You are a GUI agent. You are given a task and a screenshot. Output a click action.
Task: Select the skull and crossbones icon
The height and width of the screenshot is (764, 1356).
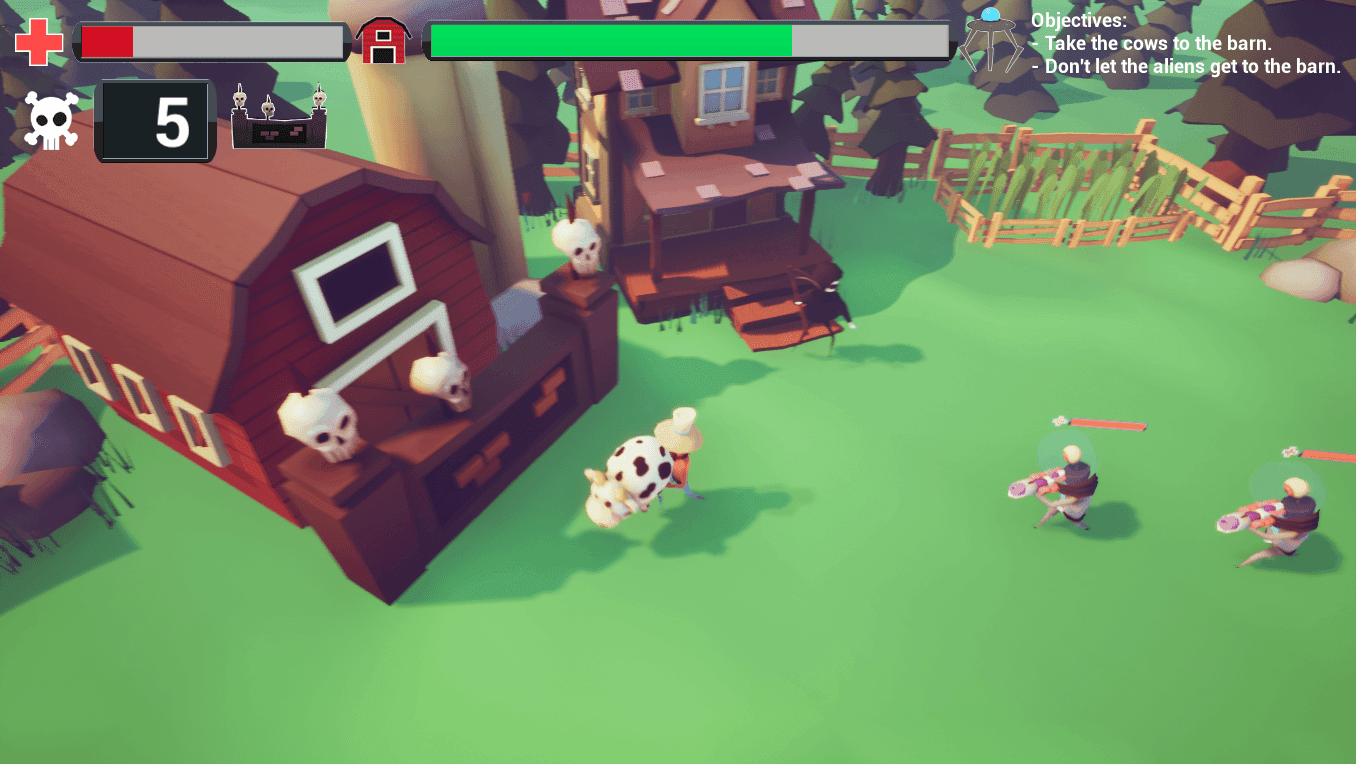[x=51, y=121]
